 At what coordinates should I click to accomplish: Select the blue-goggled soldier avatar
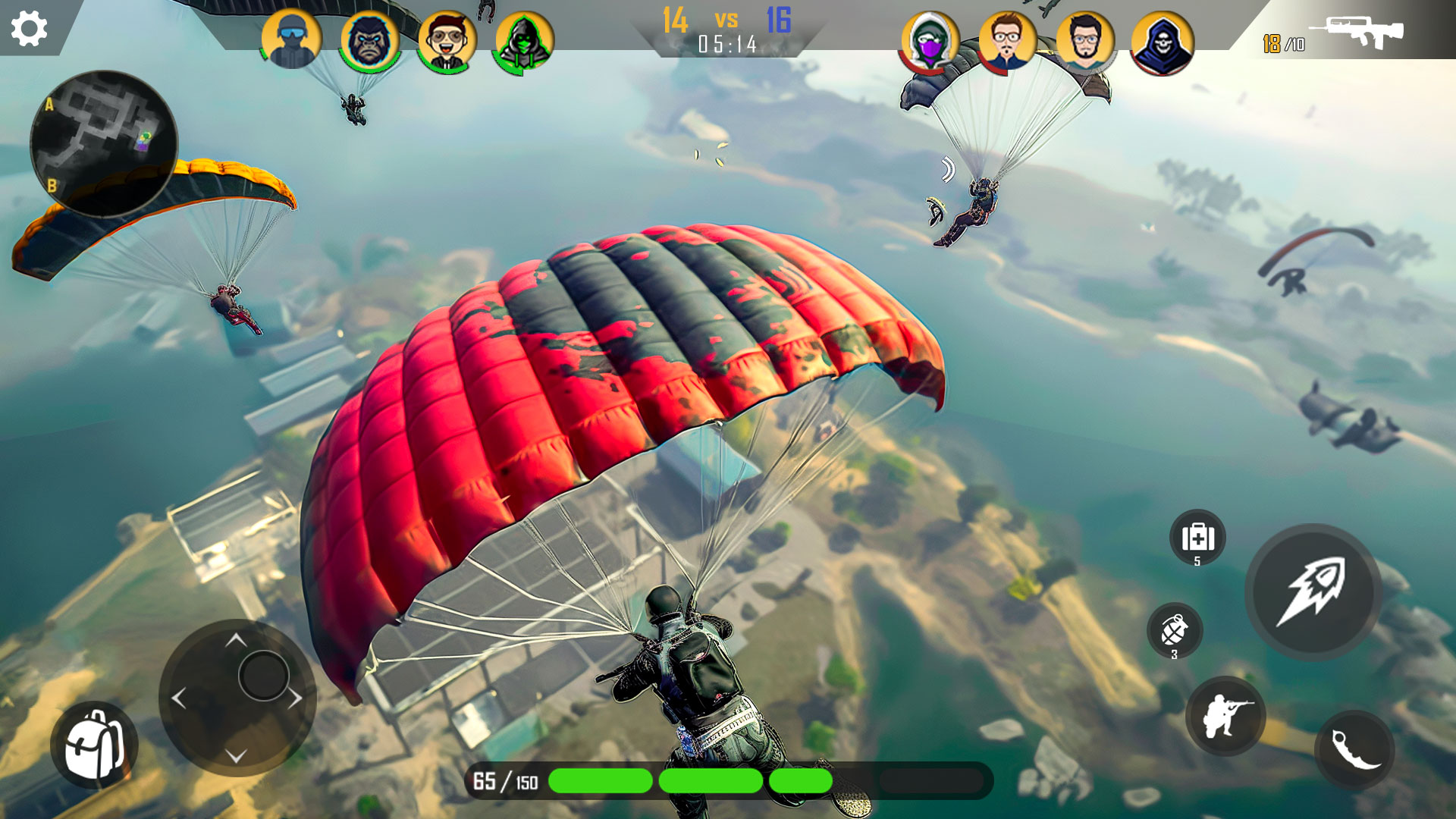(x=291, y=40)
